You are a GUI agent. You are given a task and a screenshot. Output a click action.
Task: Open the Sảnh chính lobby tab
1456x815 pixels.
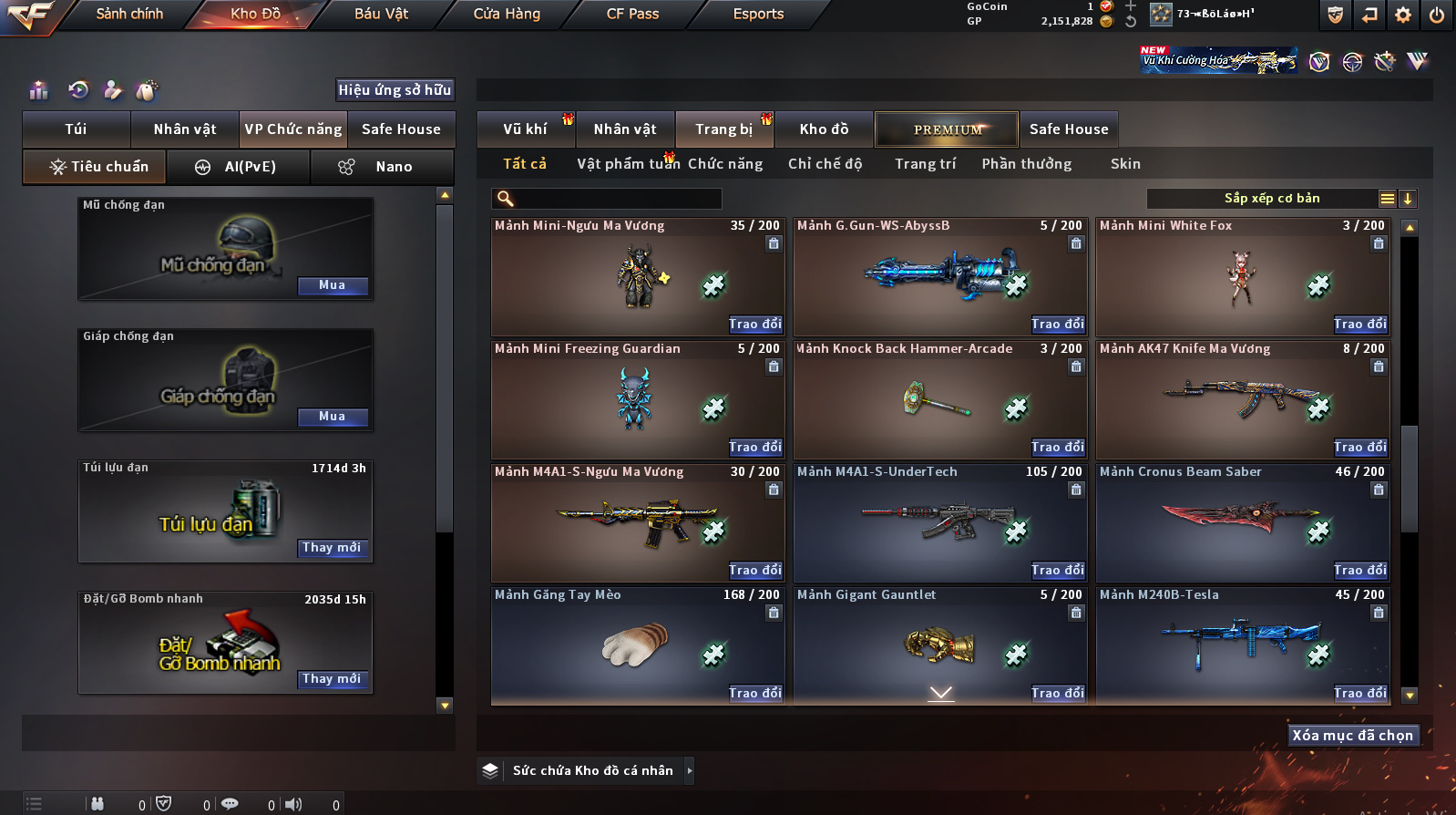pyautogui.click(x=129, y=14)
